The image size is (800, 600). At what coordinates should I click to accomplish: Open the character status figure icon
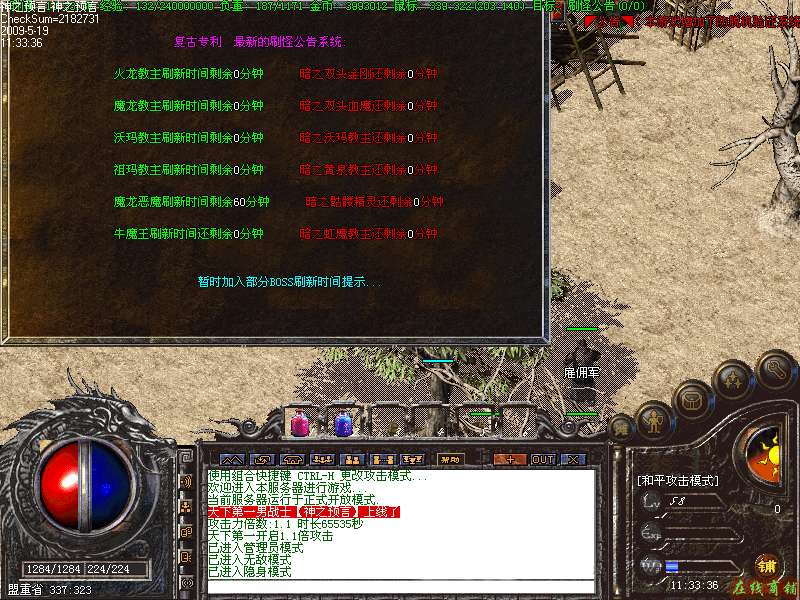click(655, 420)
